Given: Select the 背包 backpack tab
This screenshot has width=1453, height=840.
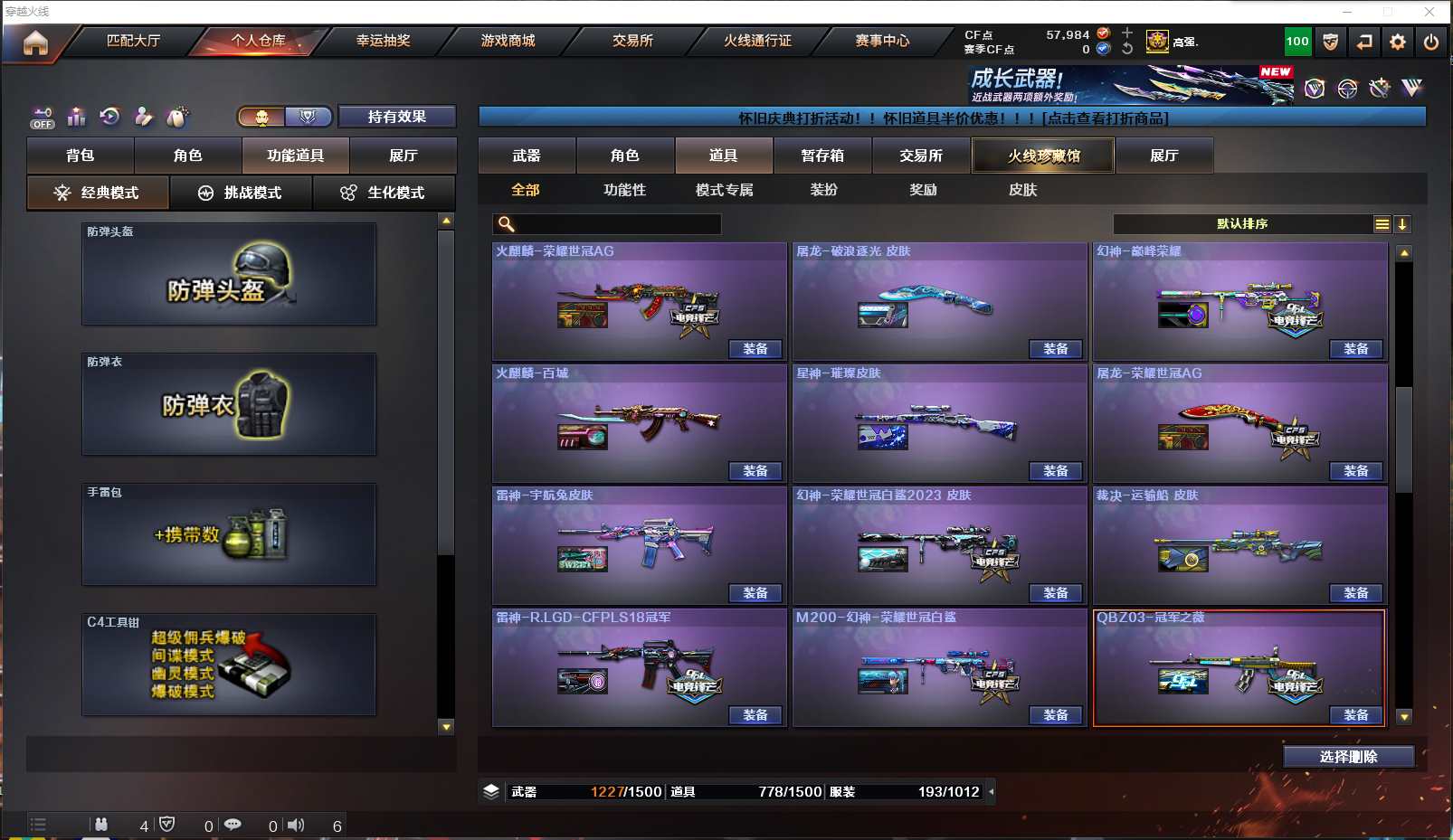Looking at the screenshot, I should 81,156.
